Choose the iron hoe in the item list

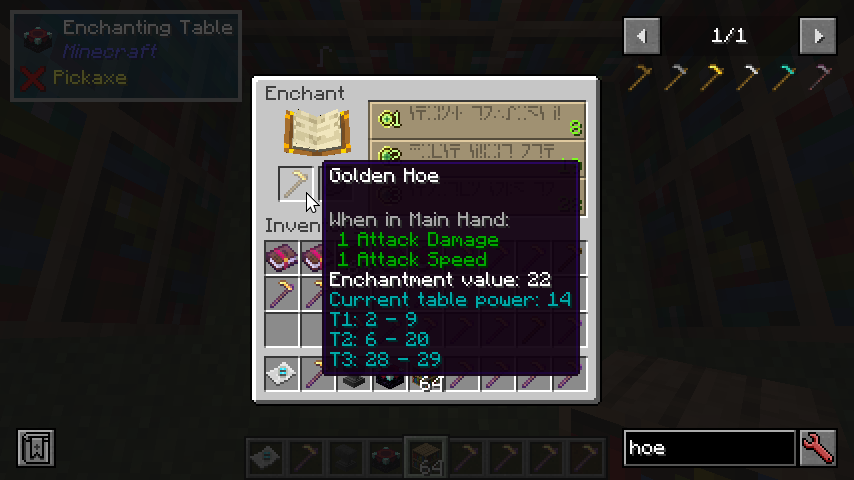coord(749,77)
